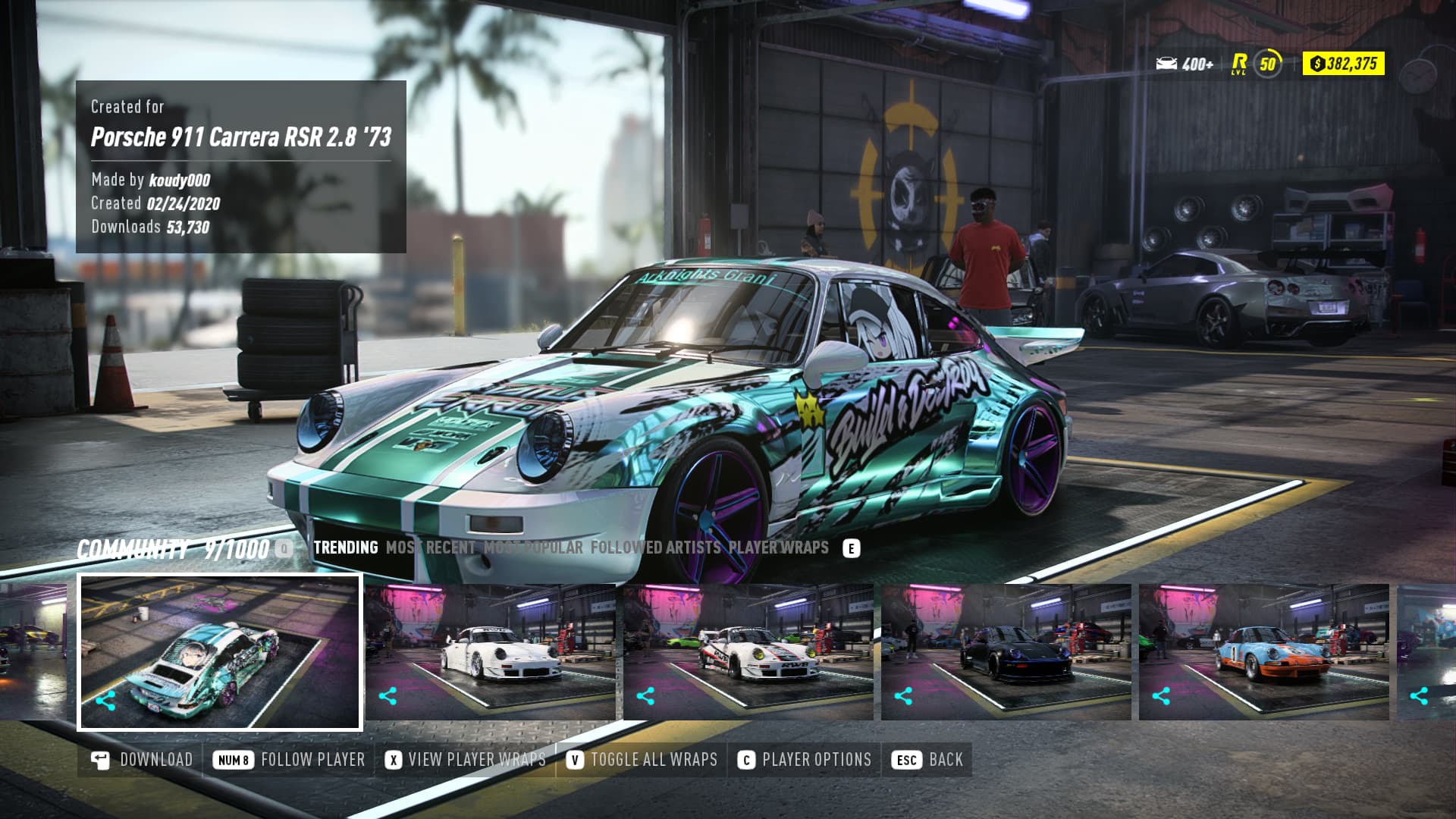1456x819 pixels.
Task: Open the Player Wraps tab
Action: (x=778, y=548)
